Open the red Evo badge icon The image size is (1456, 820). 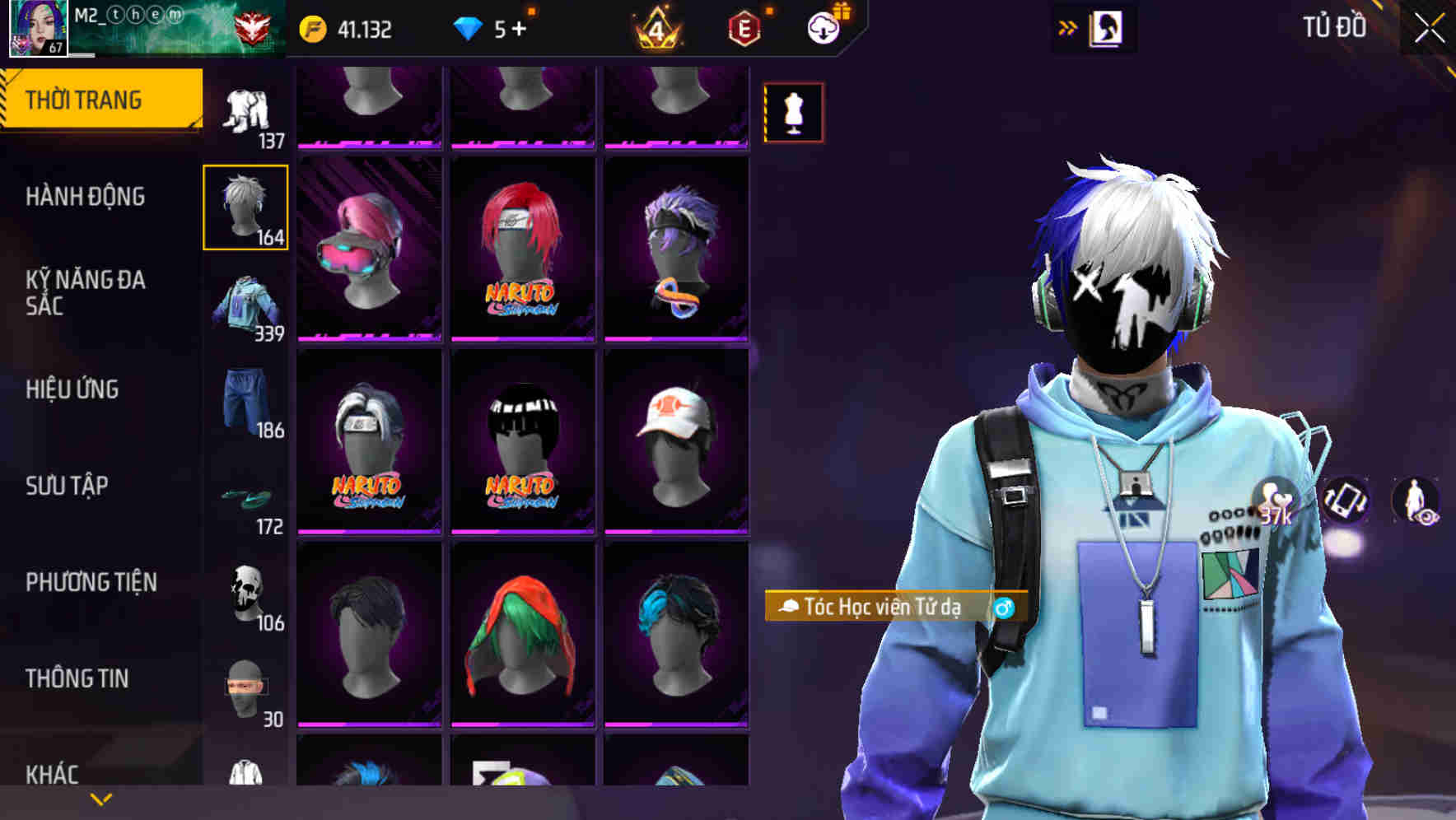pos(744,28)
